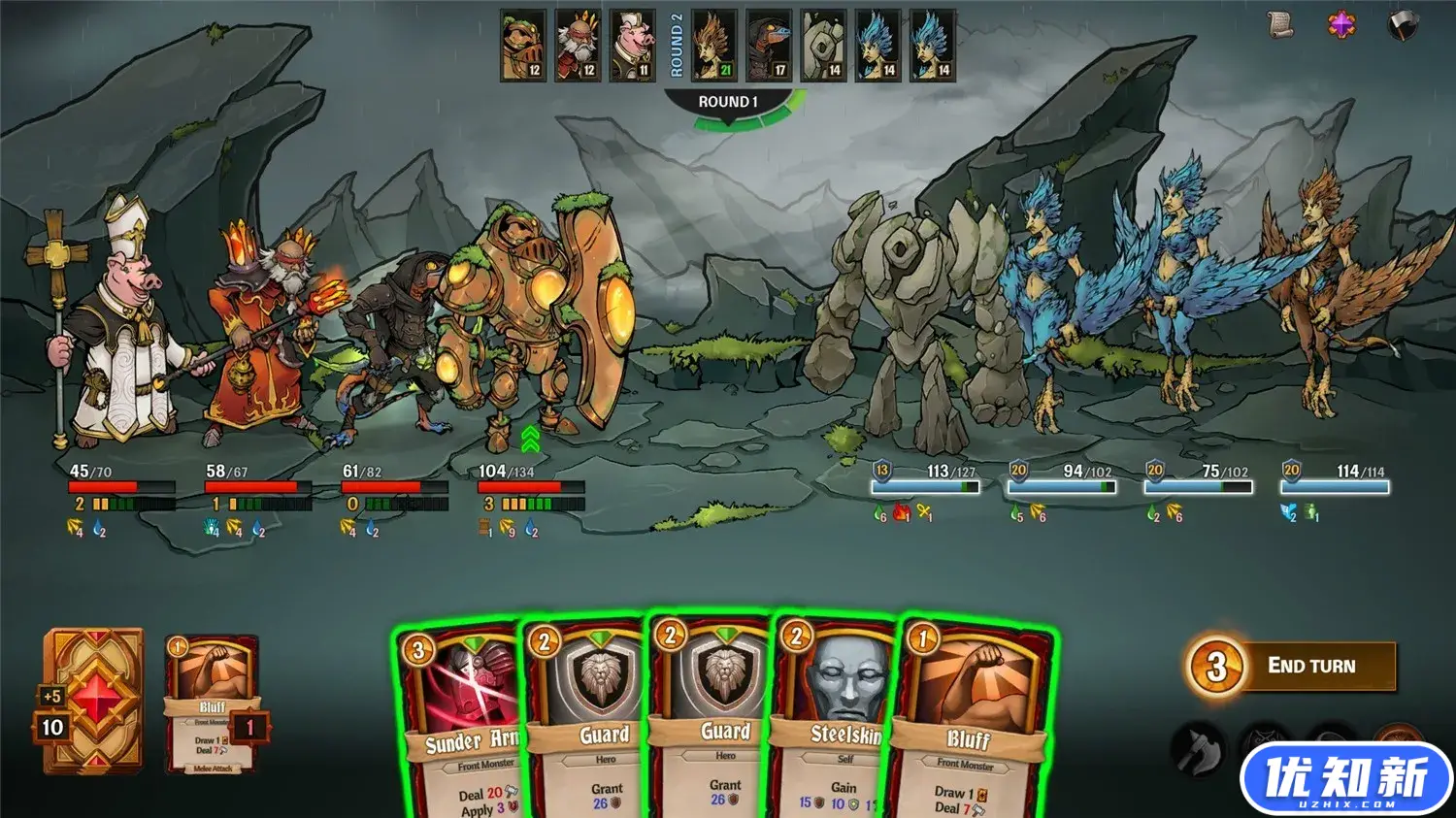View the discard pile Bluff card

pyautogui.click(x=212, y=704)
